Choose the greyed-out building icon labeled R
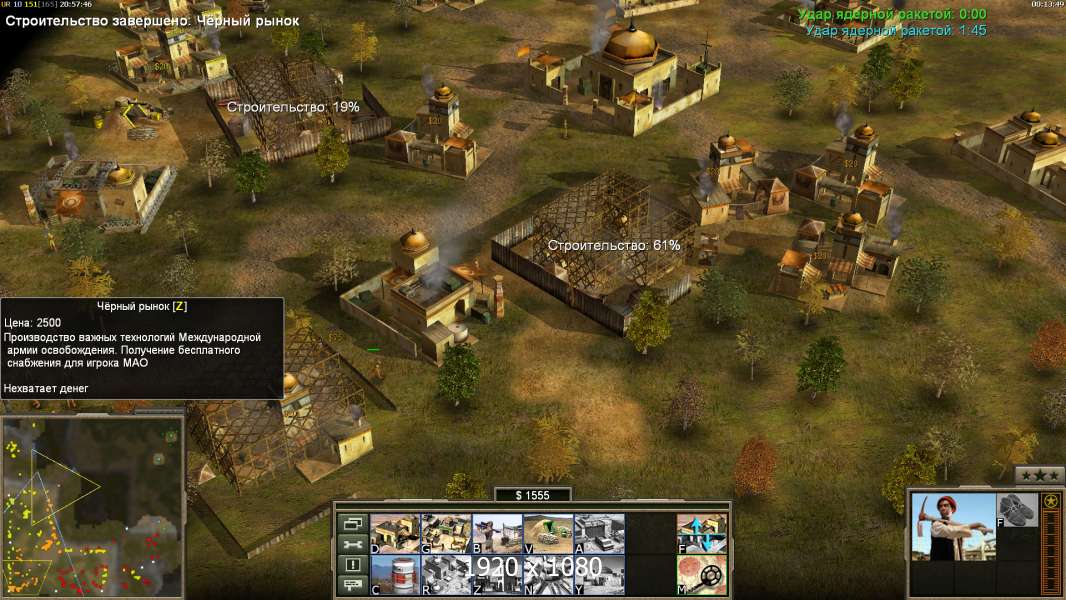 (x=446, y=575)
